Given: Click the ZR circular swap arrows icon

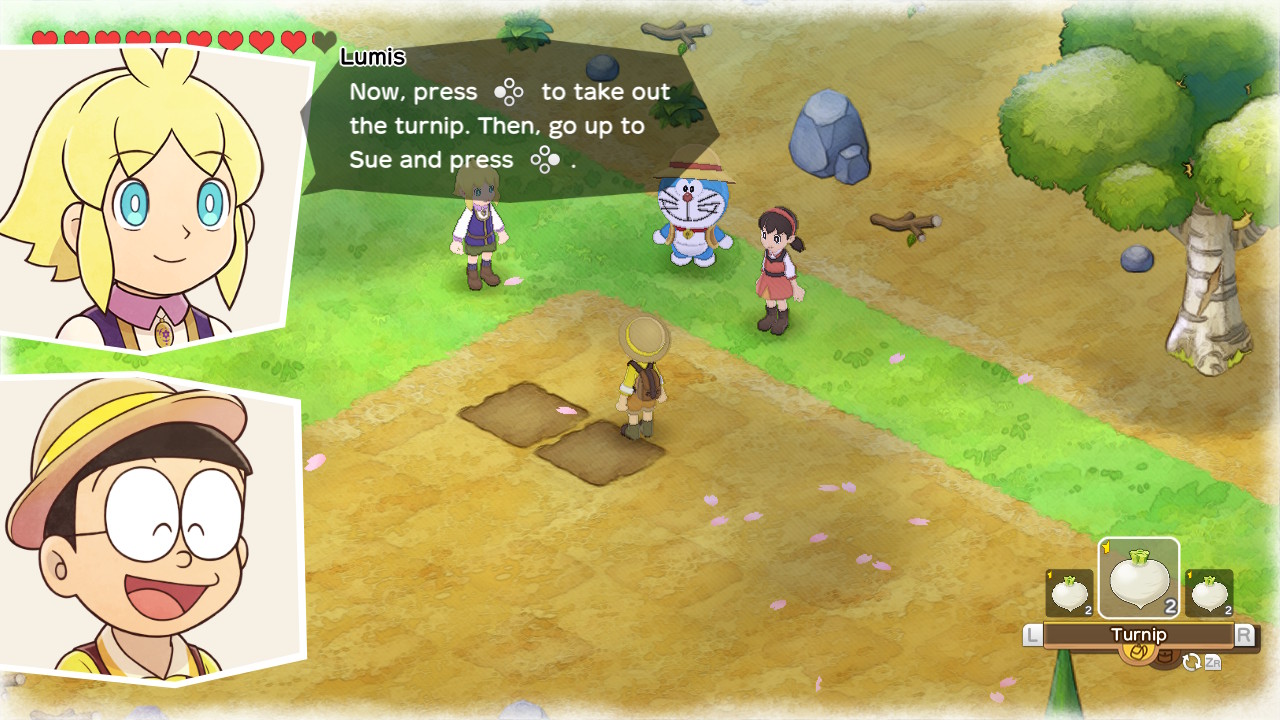Looking at the screenshot, I should point(1193,662).
